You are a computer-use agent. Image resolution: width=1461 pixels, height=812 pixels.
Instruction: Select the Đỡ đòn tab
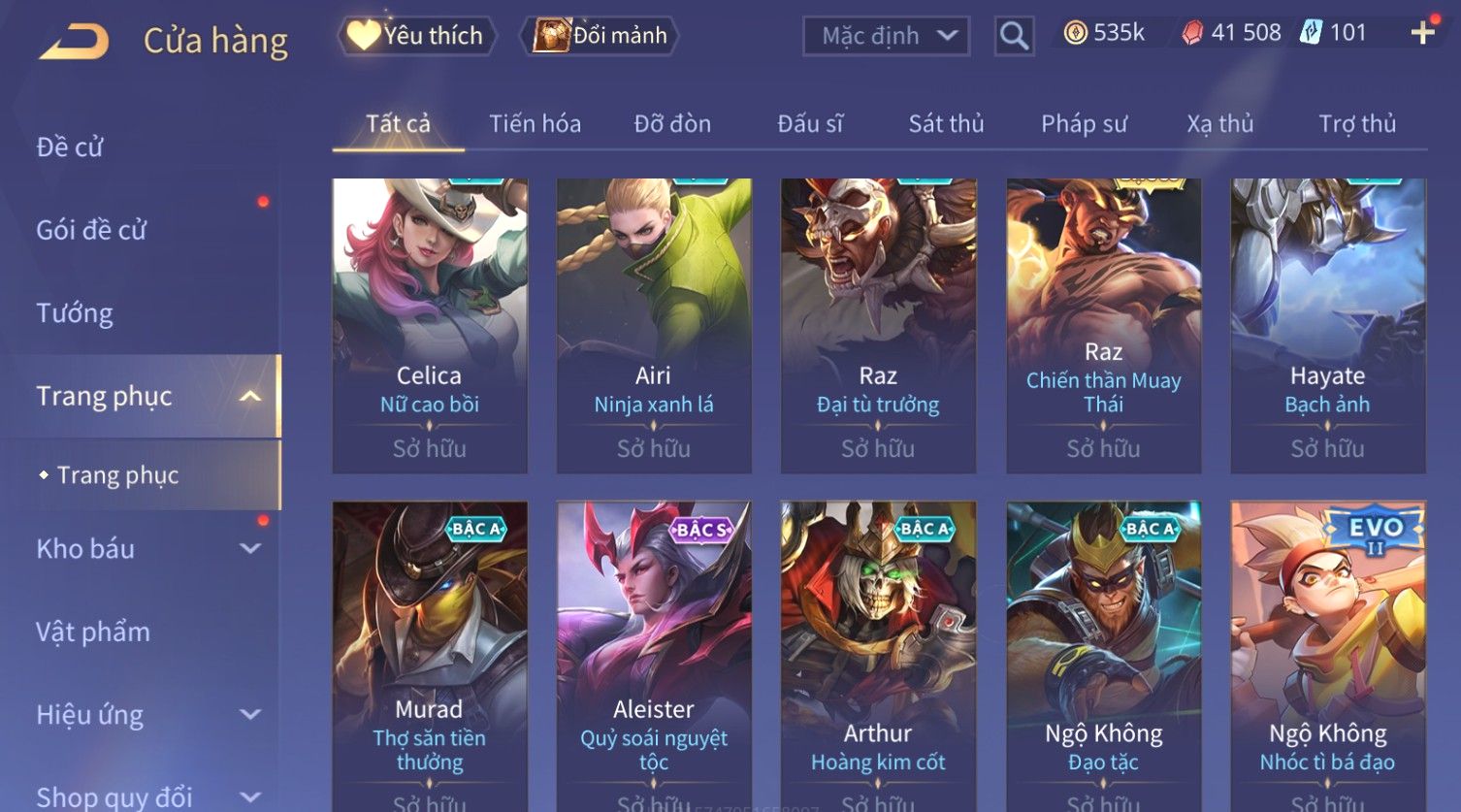(672, 124)
